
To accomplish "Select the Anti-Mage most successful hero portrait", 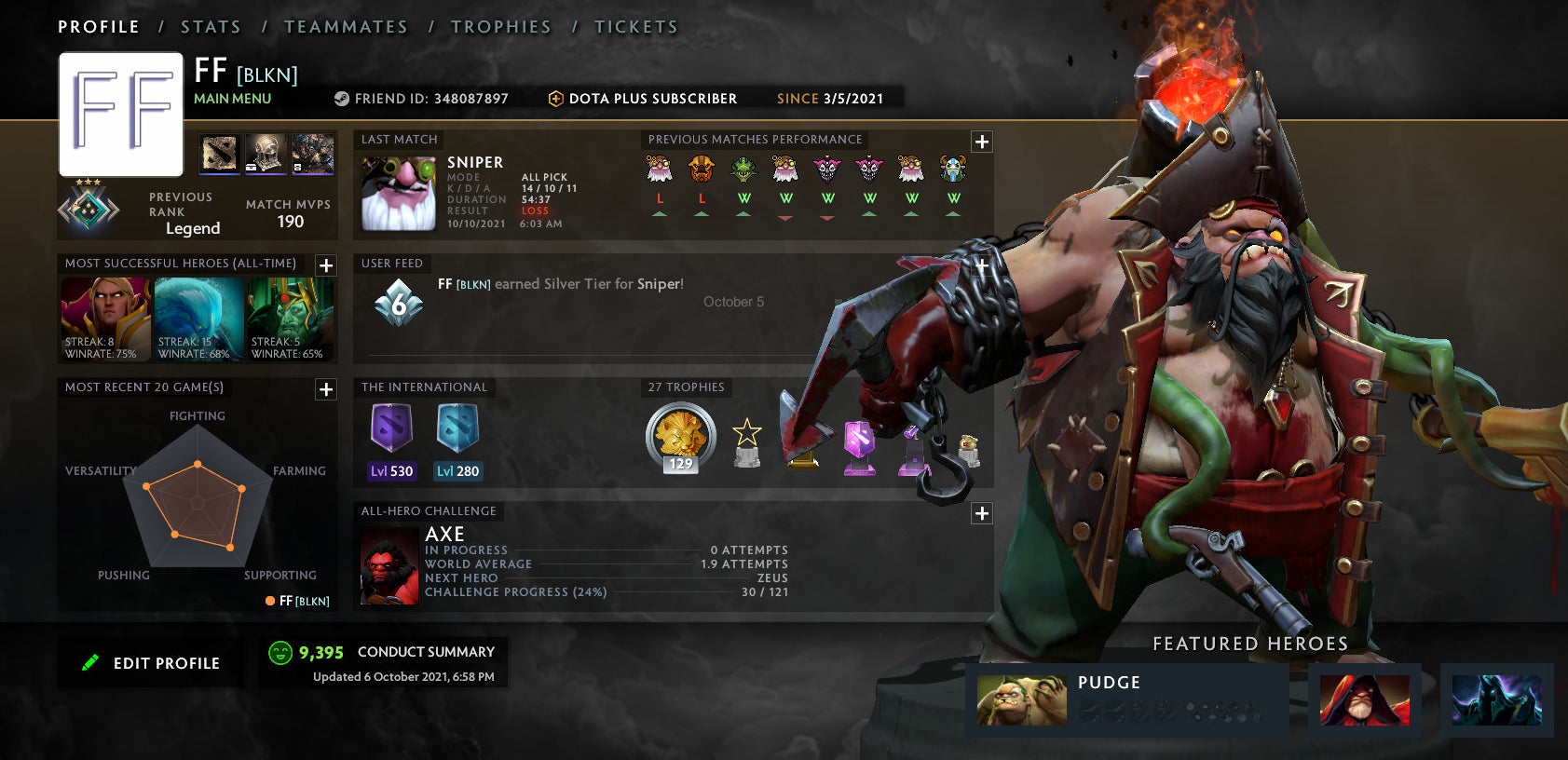I will (x=104, y=317).
